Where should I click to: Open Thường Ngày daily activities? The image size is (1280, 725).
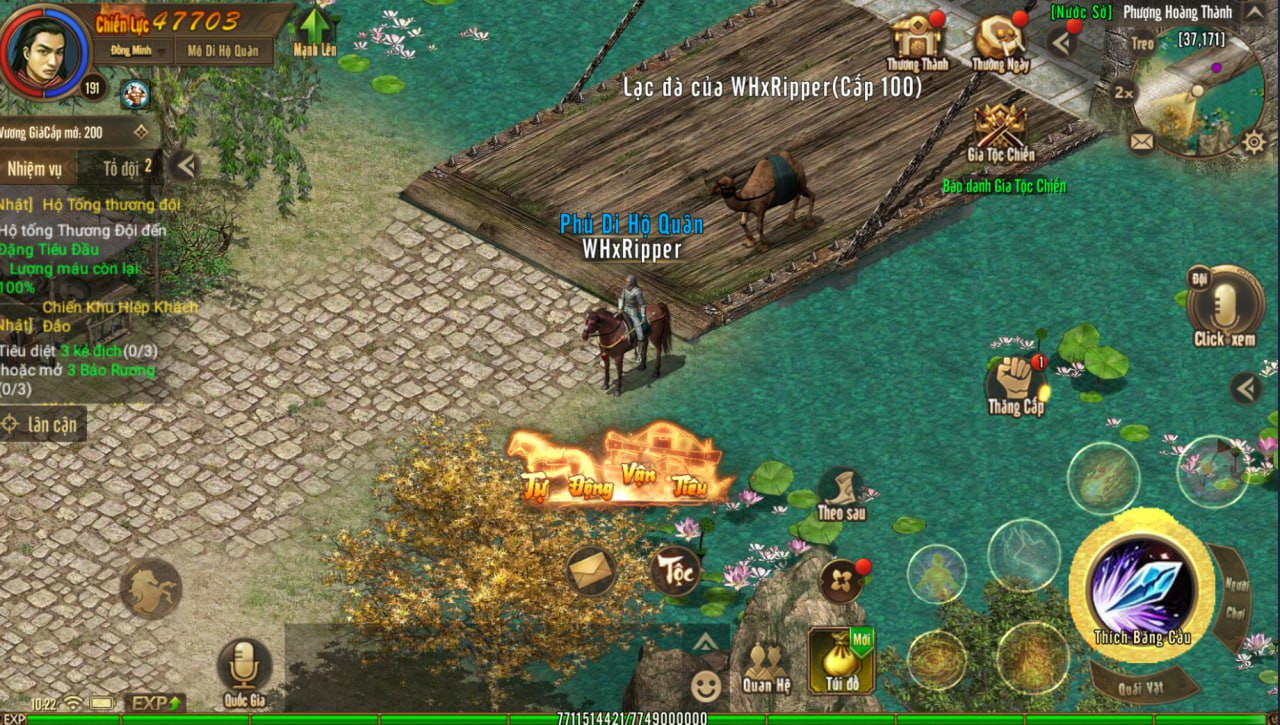[1001, 40]
